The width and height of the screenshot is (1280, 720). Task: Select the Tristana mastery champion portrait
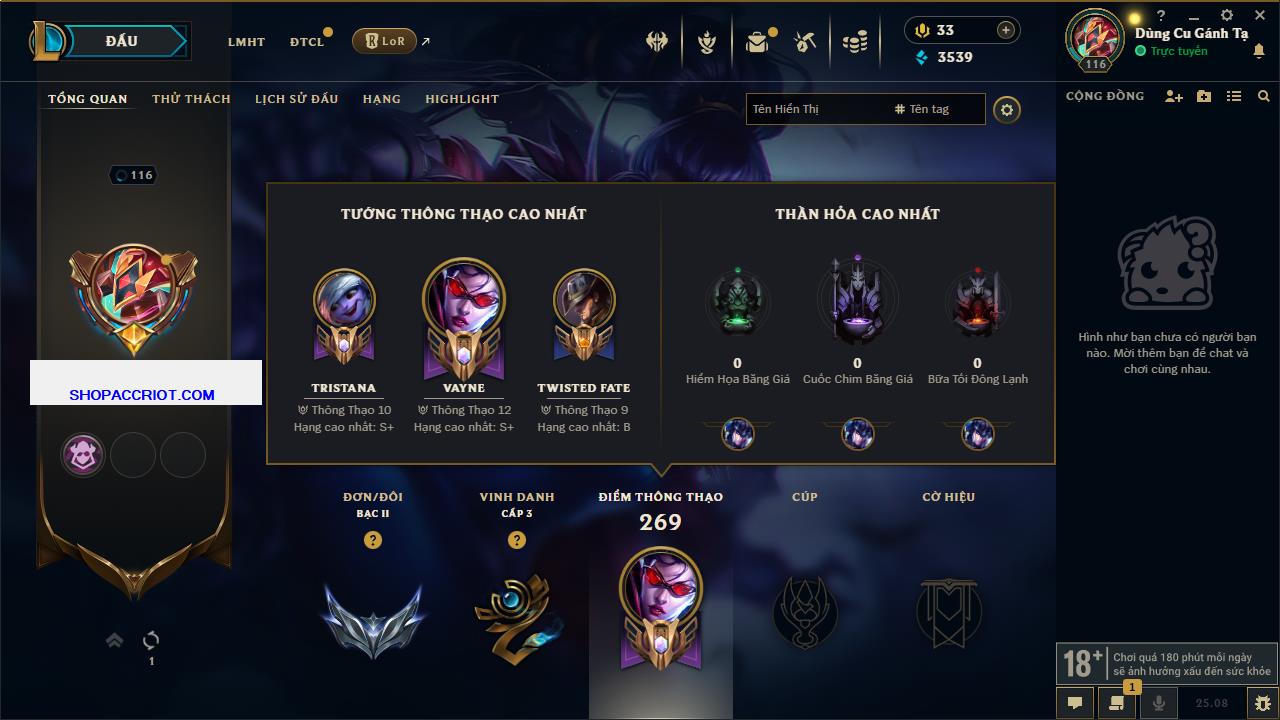pos(344,300)
